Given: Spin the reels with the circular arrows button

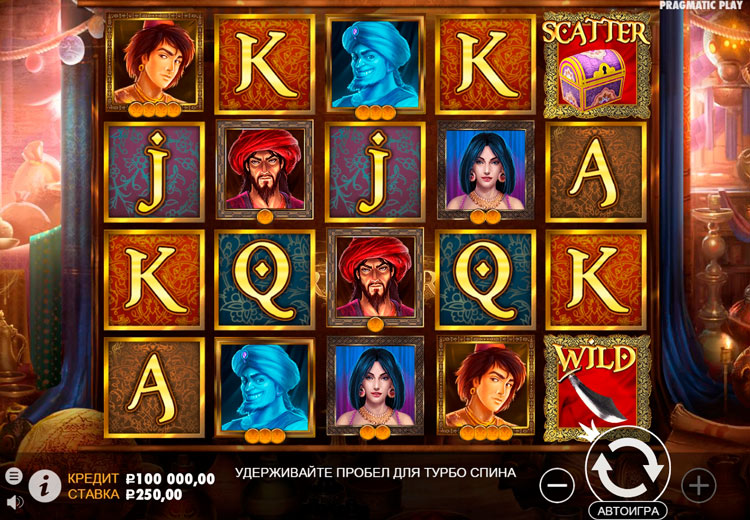Looking at the screenshot, I should pos(627,465).
